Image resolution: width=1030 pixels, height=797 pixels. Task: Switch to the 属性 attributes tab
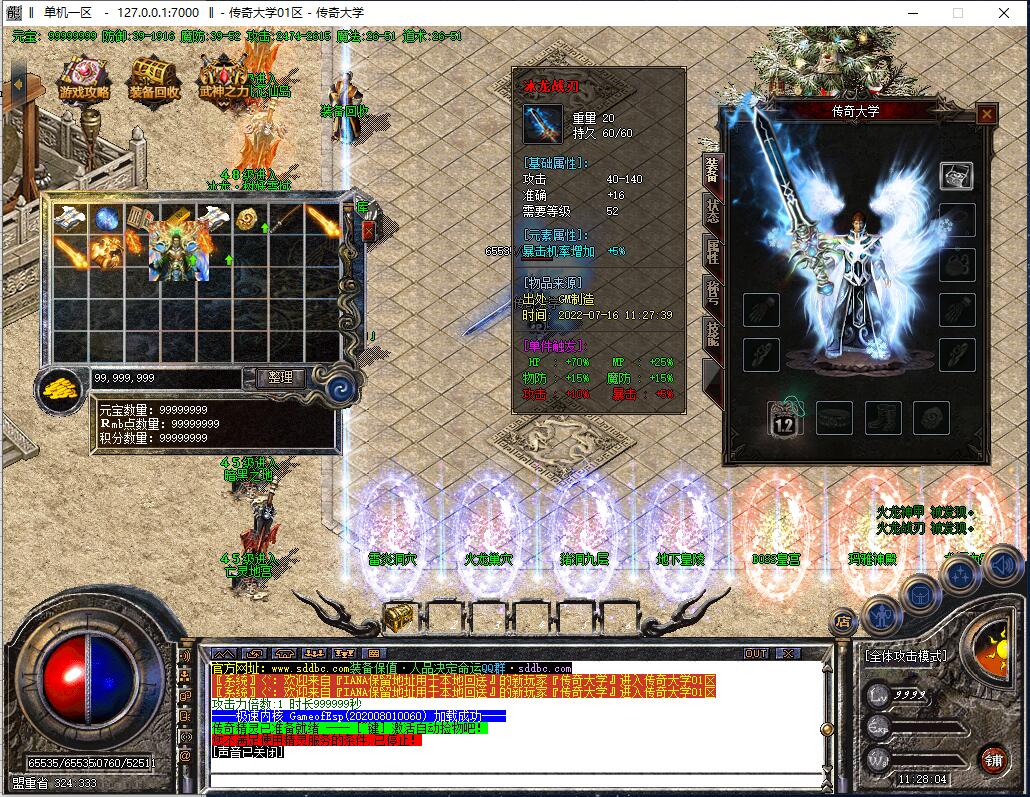point(711,250)
